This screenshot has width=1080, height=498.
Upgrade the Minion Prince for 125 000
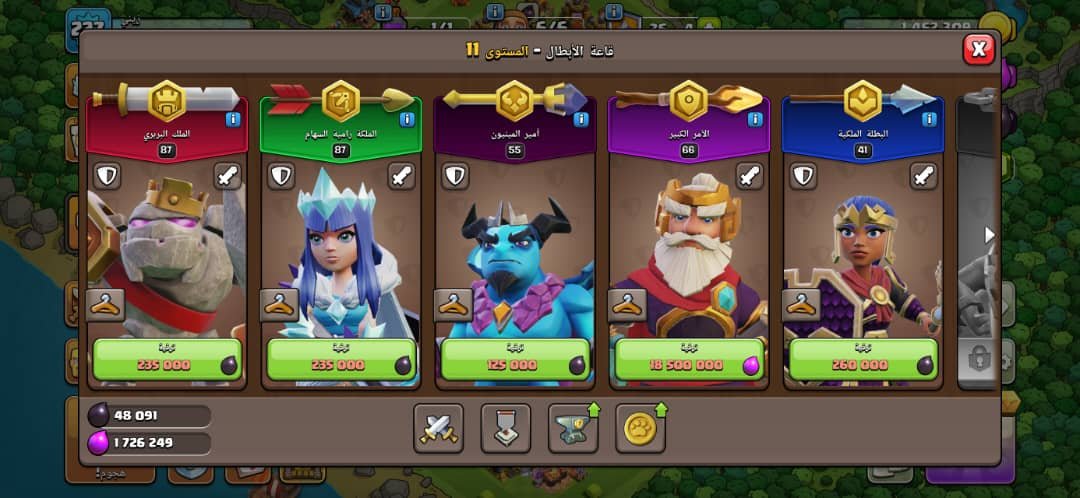click(514, 360)
